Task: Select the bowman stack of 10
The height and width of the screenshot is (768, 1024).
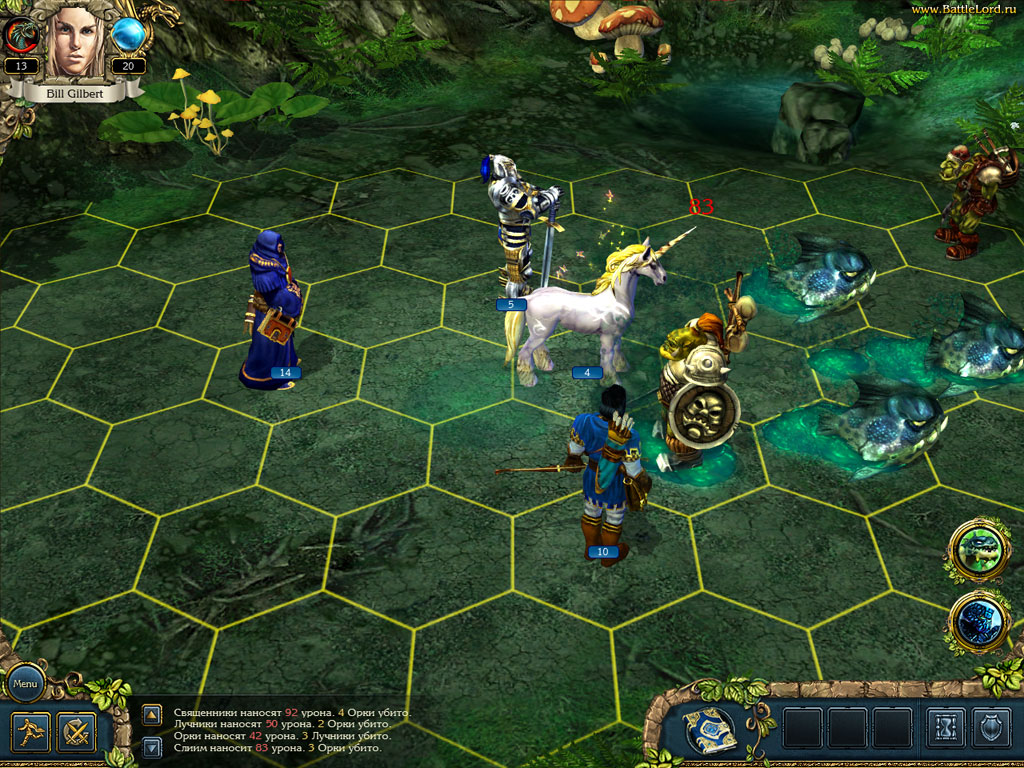Action: coord(606,470)
